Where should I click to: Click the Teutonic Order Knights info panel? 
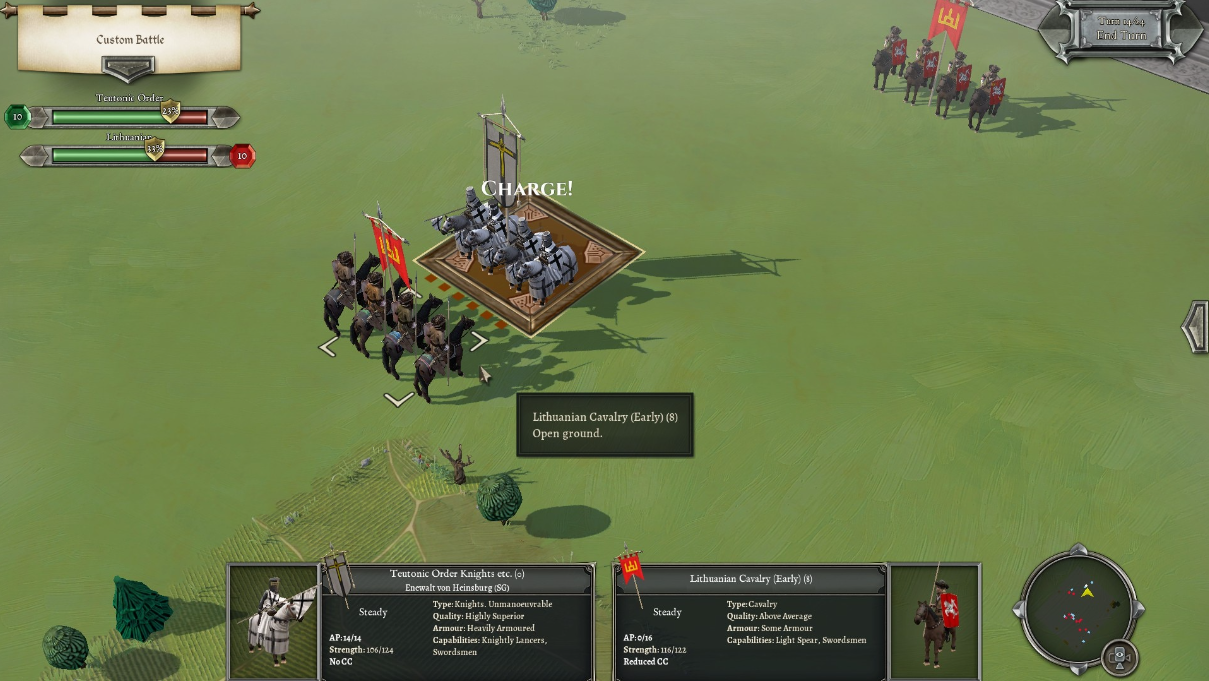[458, 622]
